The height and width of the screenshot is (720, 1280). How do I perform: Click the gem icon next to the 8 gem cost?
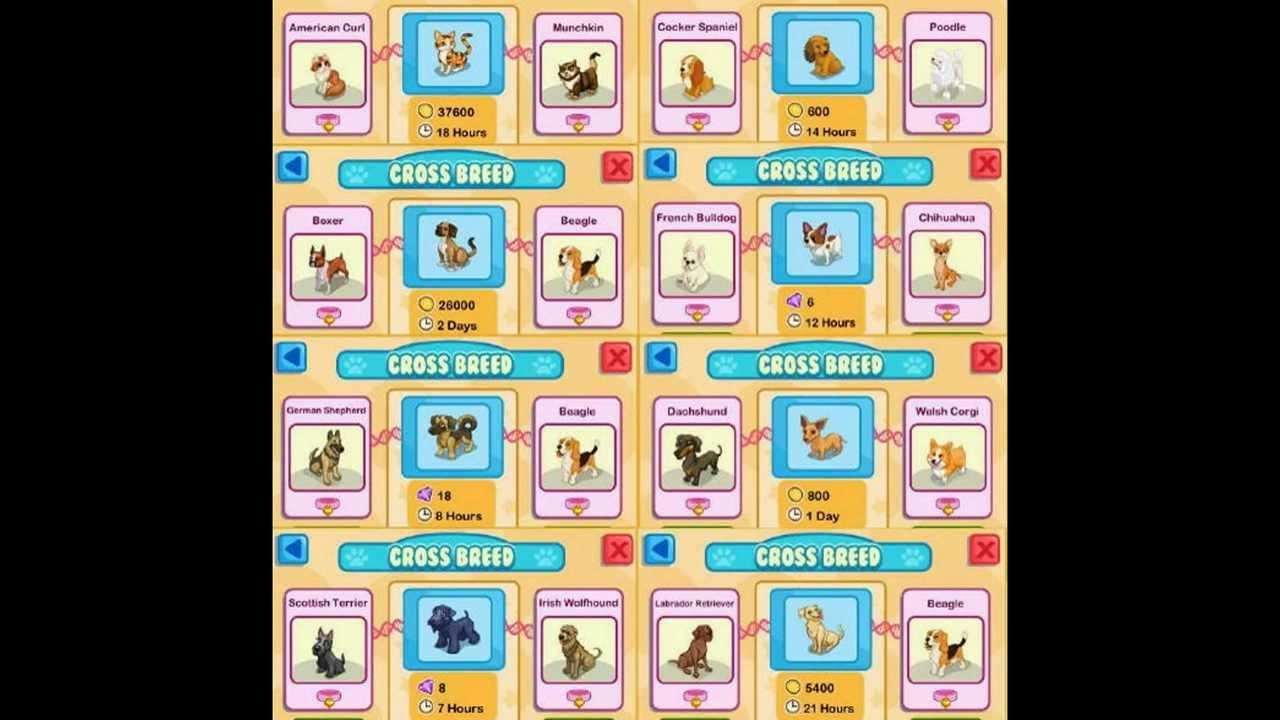pyautogui.click(x=425, y=689)
